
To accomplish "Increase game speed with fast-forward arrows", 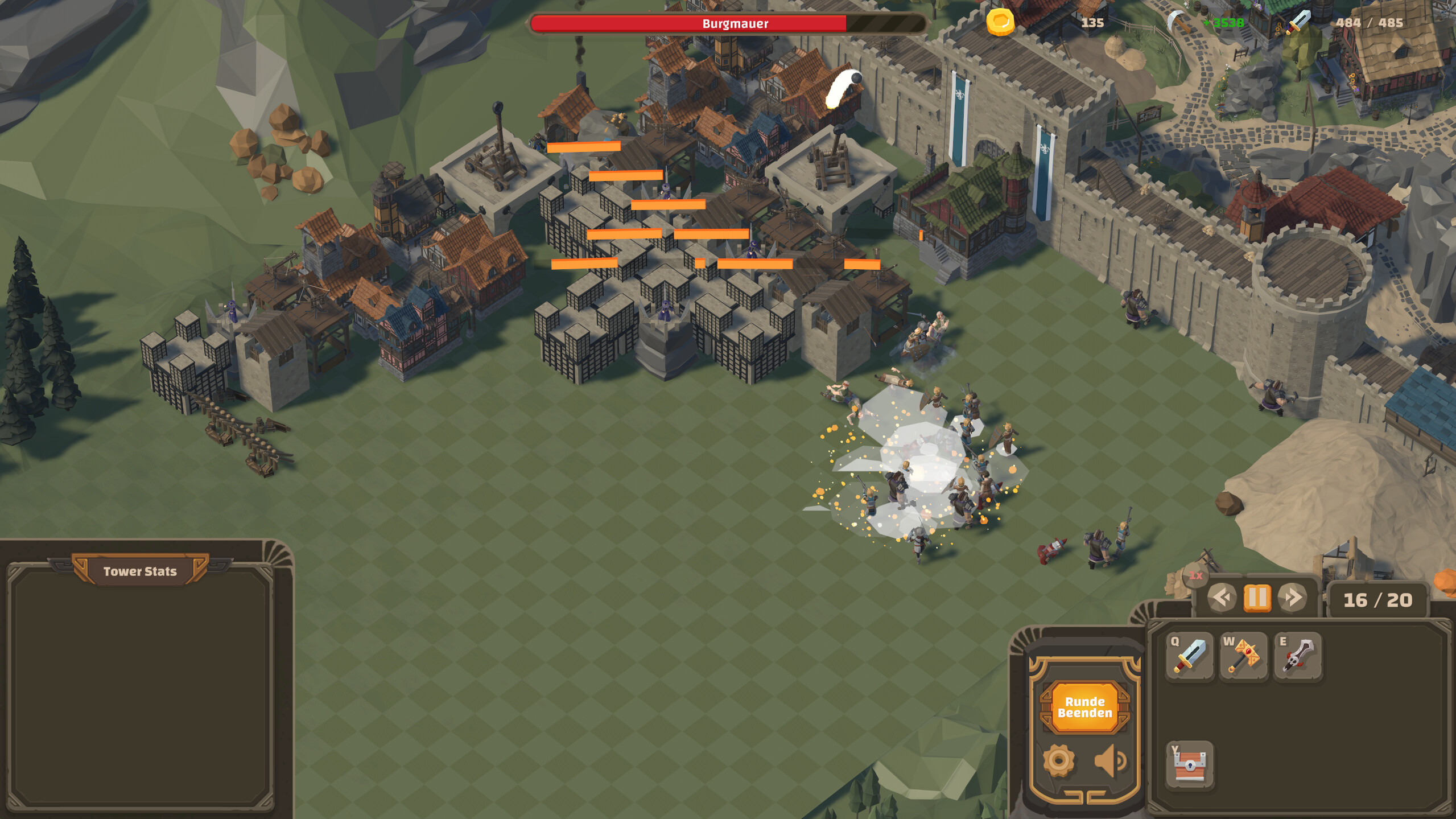I will click(x=1292, y=598).
